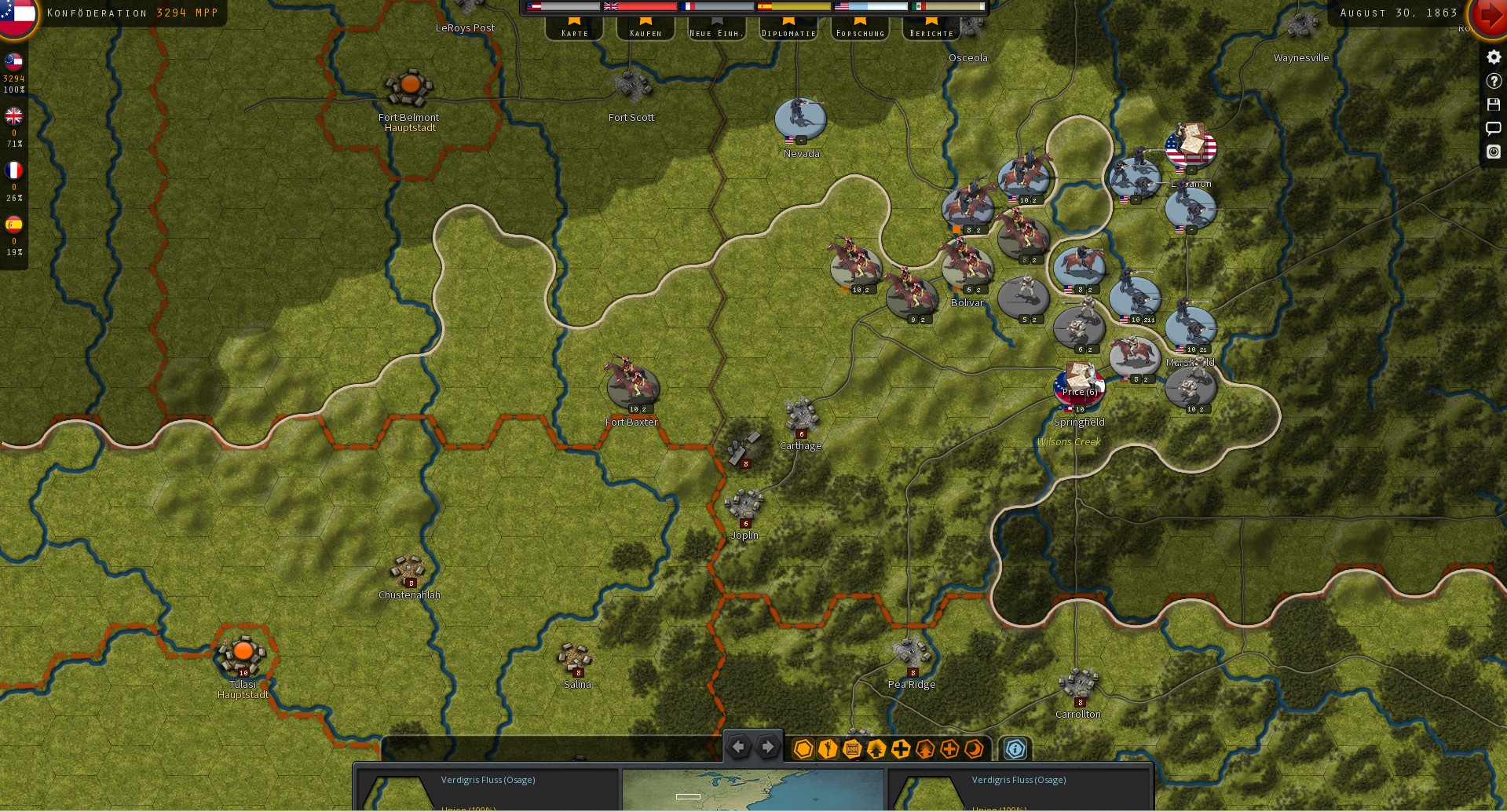The height and width of the screenshot is (812, 1507).
Task: Click the Kaufen button
Action: pos(645,33)
